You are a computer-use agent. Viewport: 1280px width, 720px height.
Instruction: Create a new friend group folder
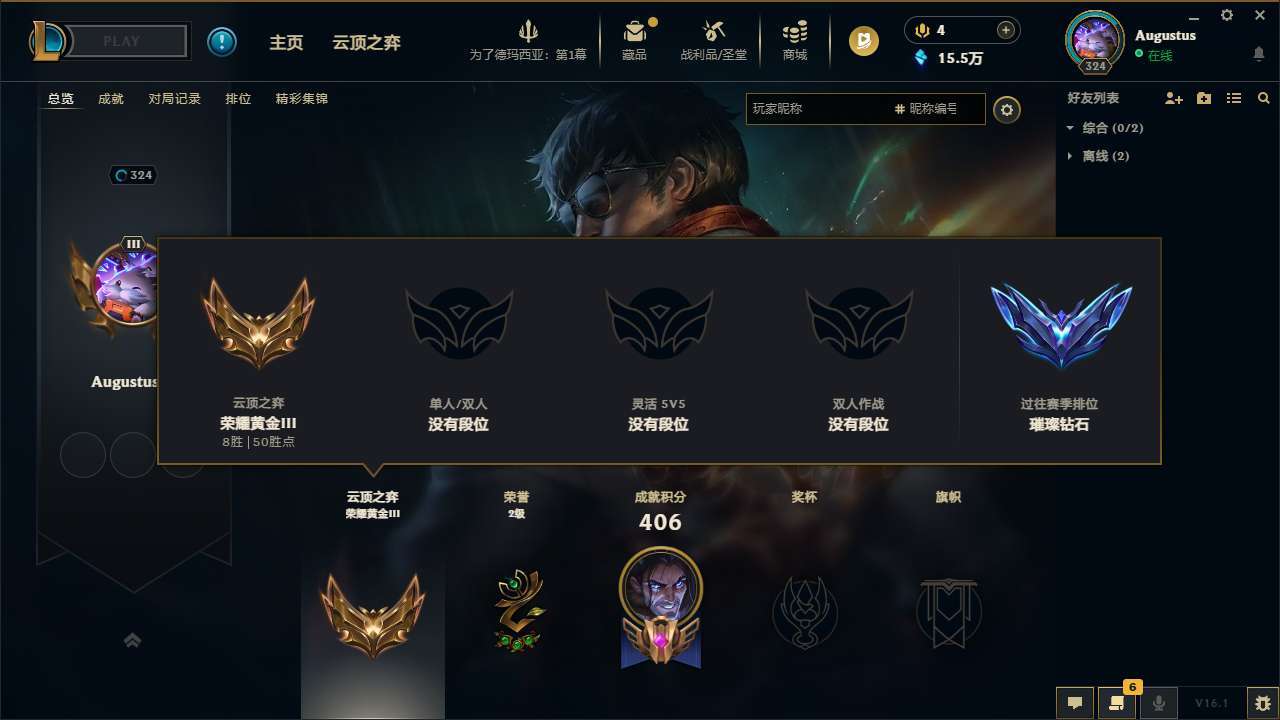[1204, 98]
